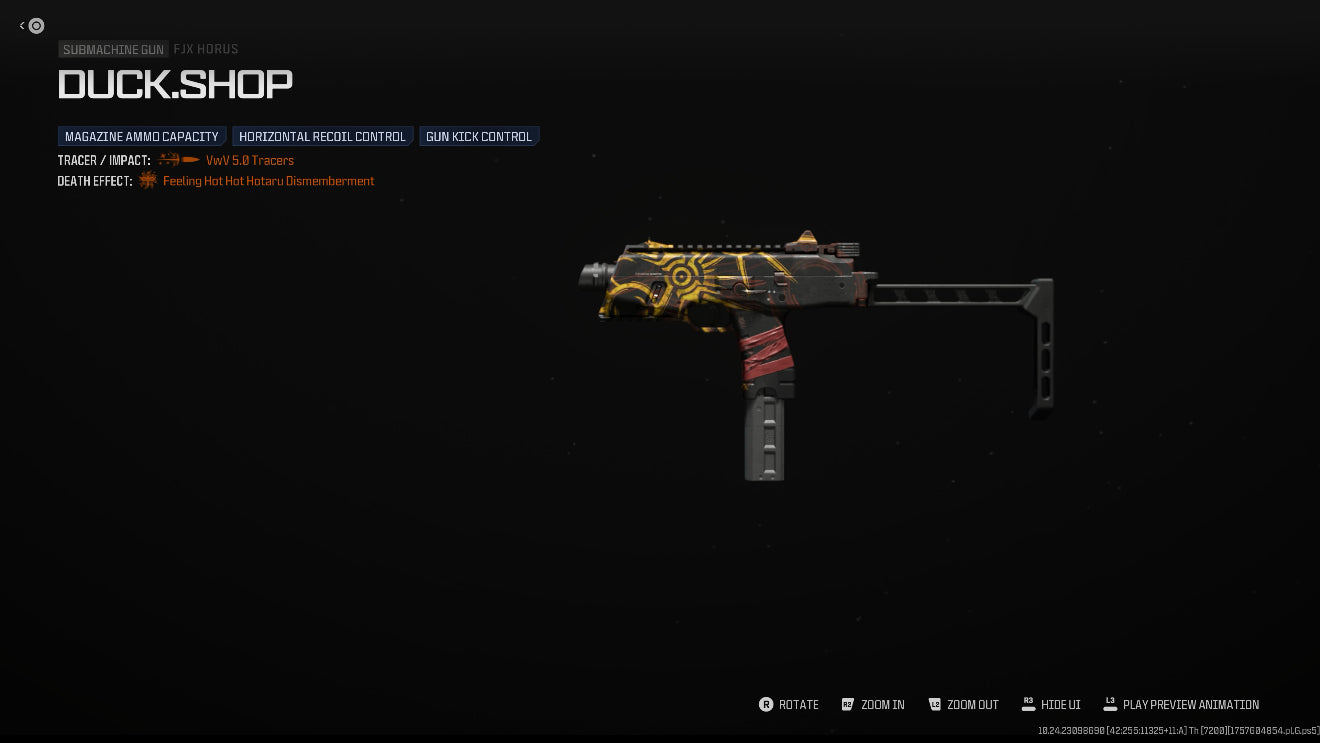Screen dimensions: 1320x743
Task: Select the Magazine Ammo Capacity tag
Action: (x=142, y=136)
